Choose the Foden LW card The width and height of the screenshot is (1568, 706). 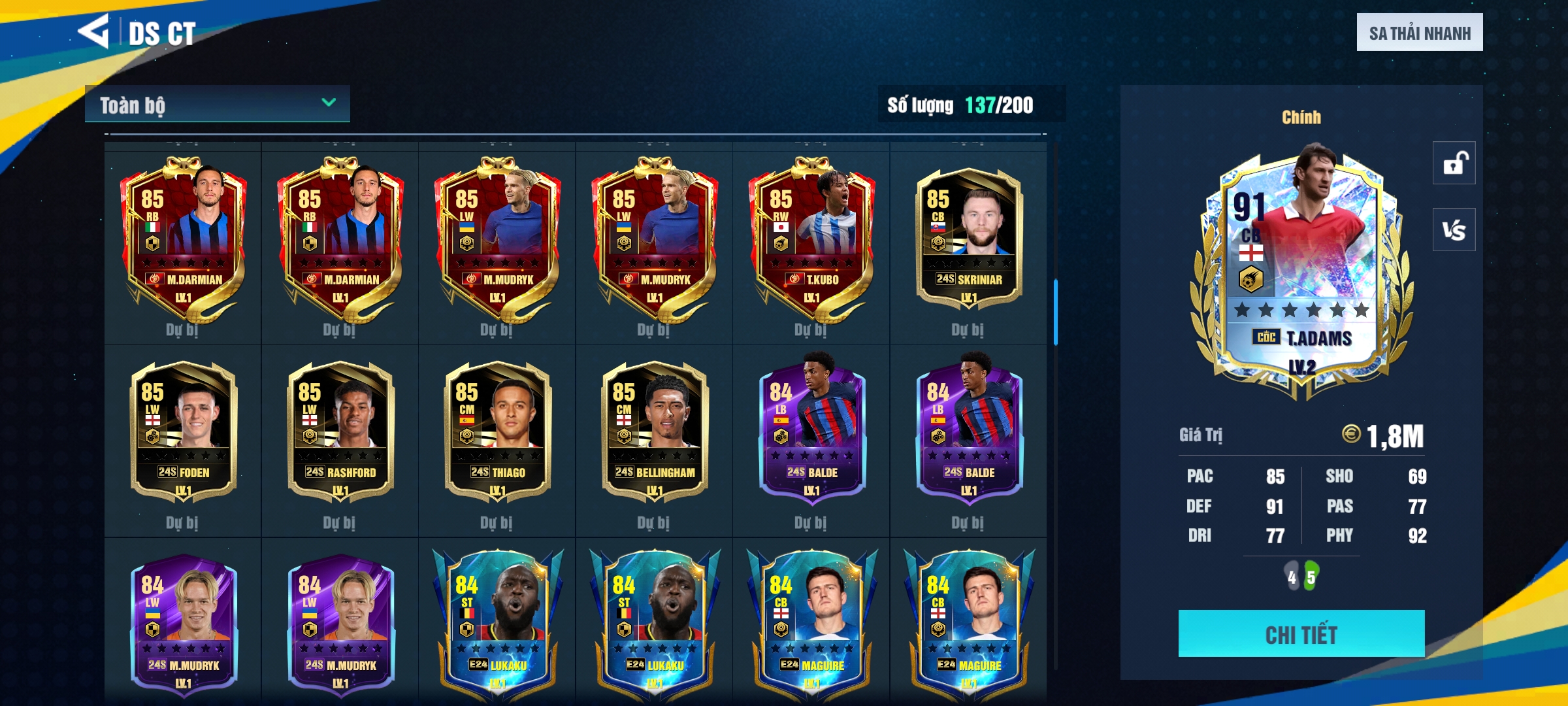[183, 431]
